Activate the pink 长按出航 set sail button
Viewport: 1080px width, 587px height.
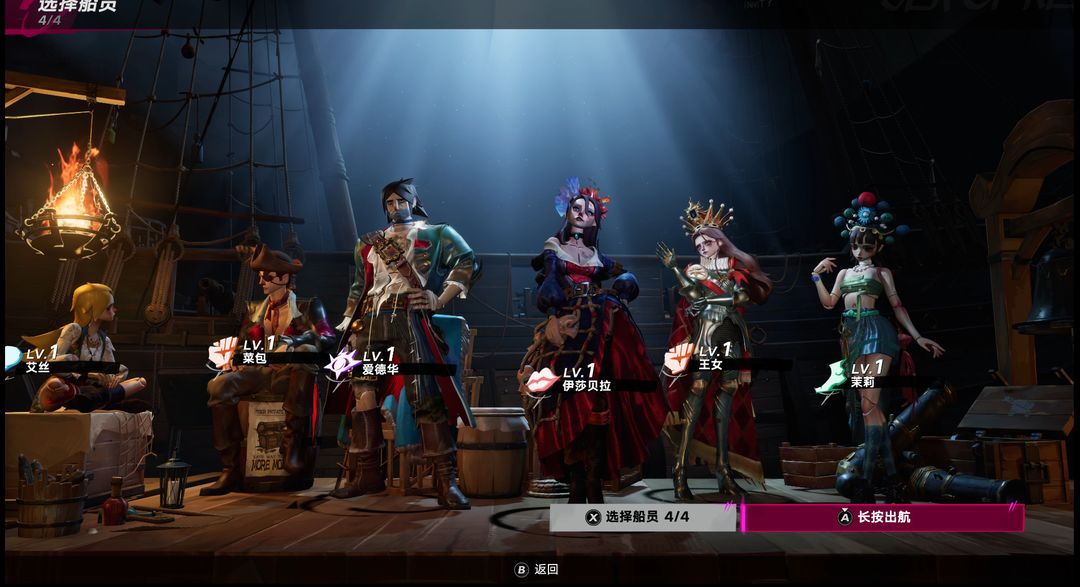882,517
